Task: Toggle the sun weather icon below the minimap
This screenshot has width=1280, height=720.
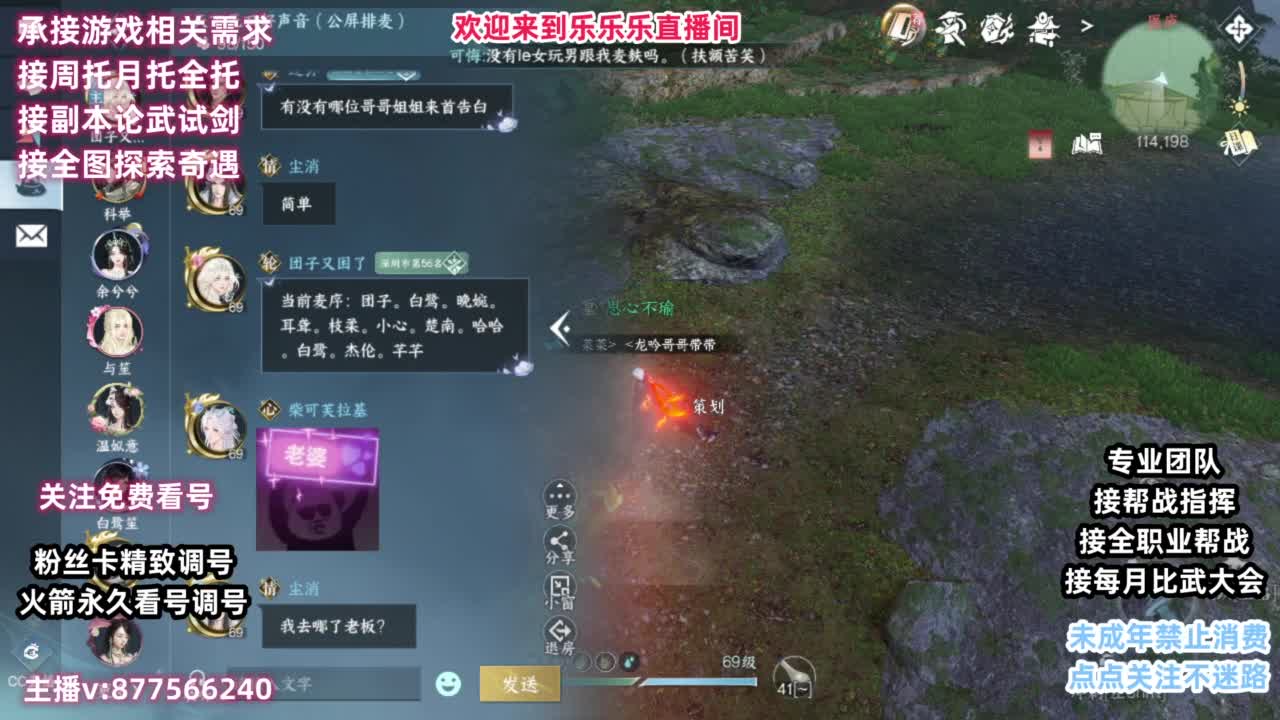Action: coord(1237,106)
